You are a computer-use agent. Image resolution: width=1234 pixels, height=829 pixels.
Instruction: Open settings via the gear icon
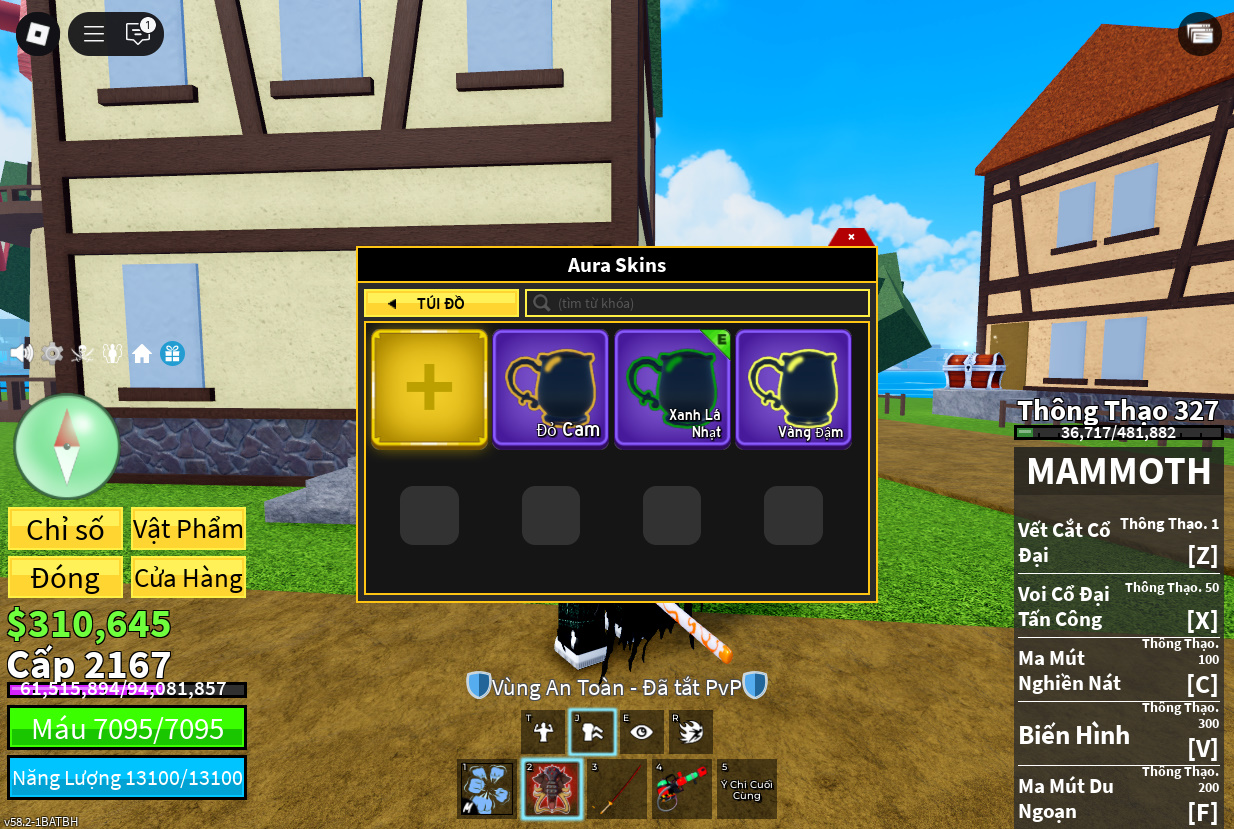point(52,353)
